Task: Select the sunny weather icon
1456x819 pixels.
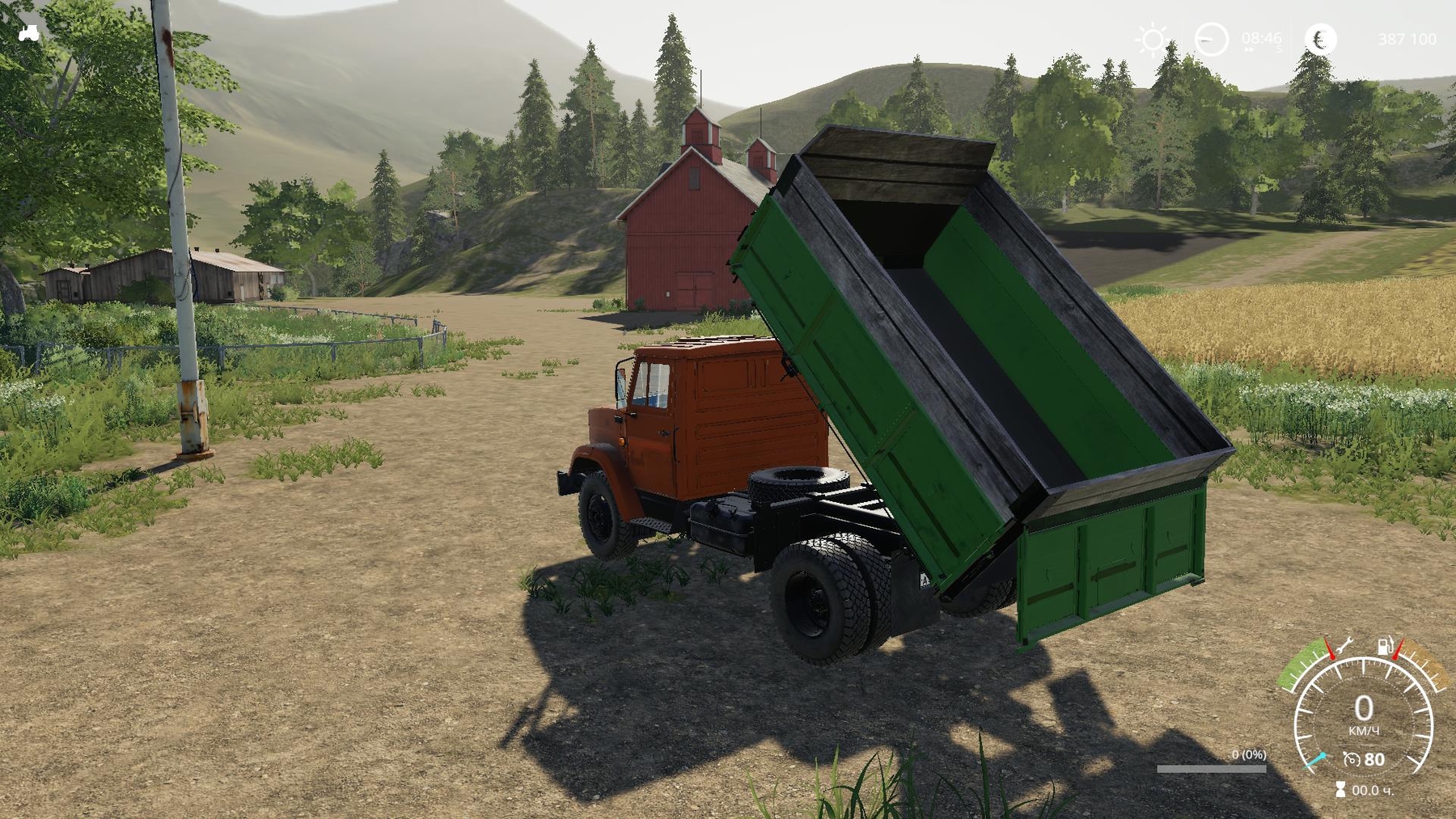Action: point(1152,39)
